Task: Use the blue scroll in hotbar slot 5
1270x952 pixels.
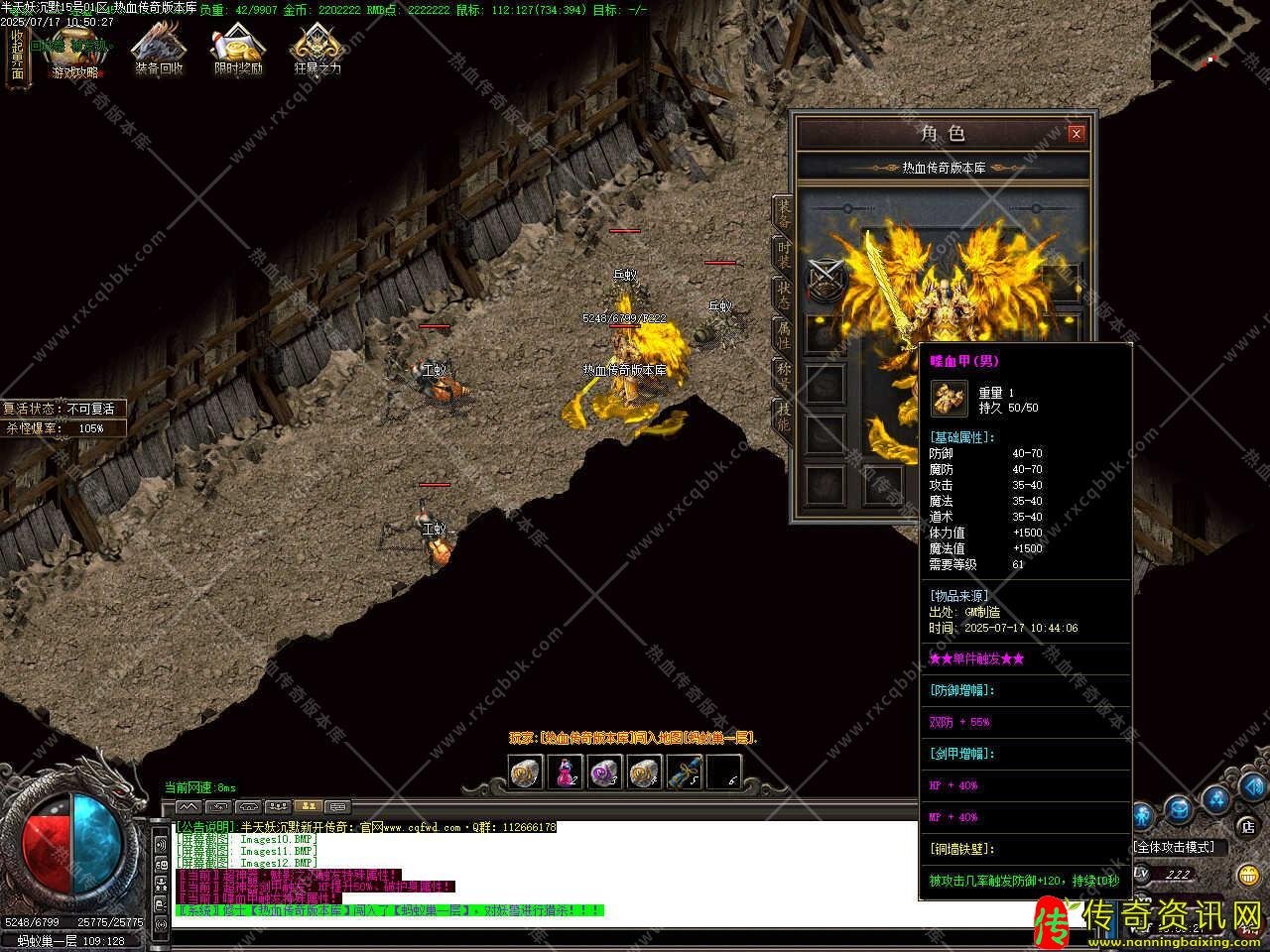Action: pos(684,772)
